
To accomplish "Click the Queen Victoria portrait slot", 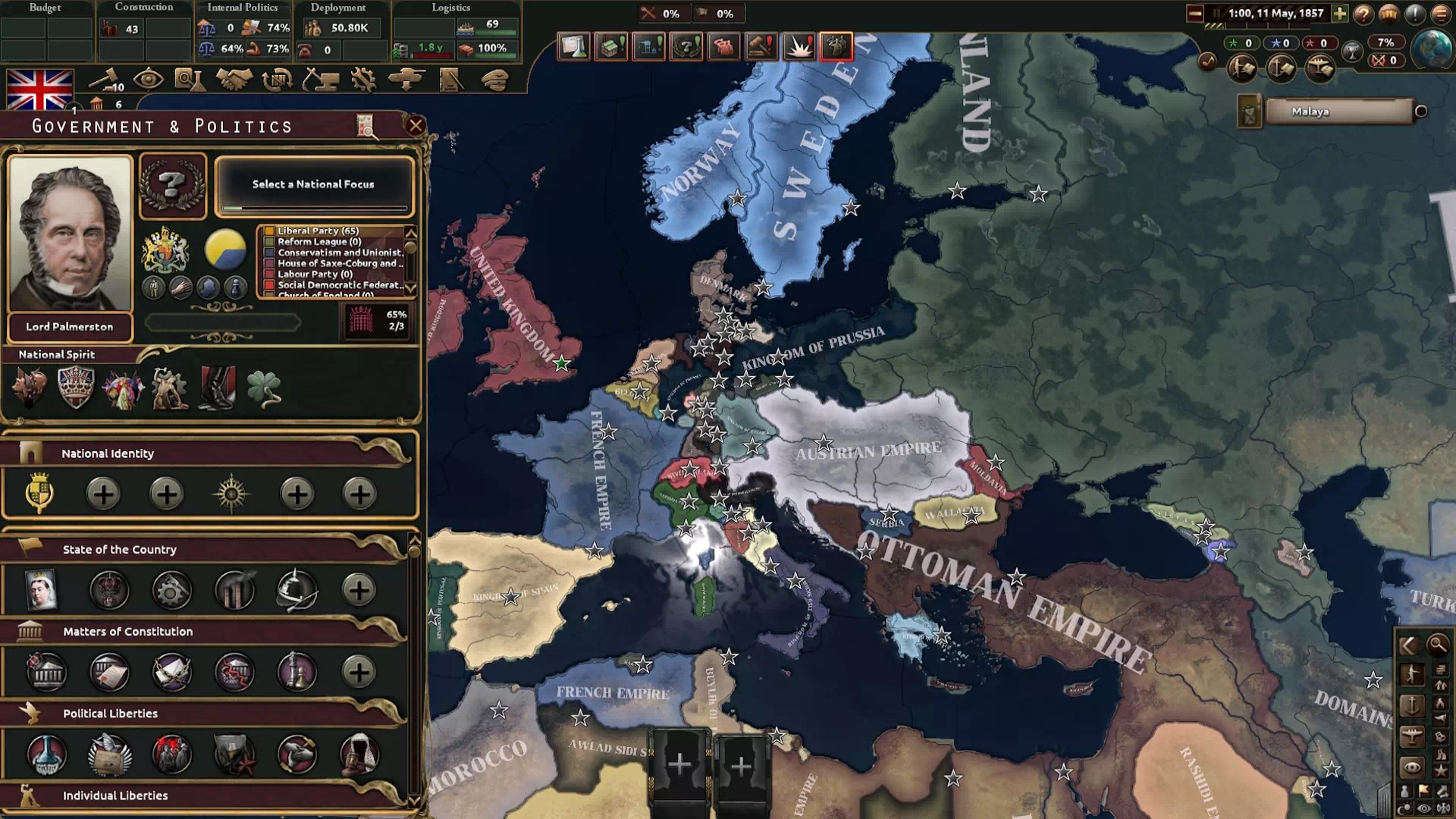I will tap(42, 590).
